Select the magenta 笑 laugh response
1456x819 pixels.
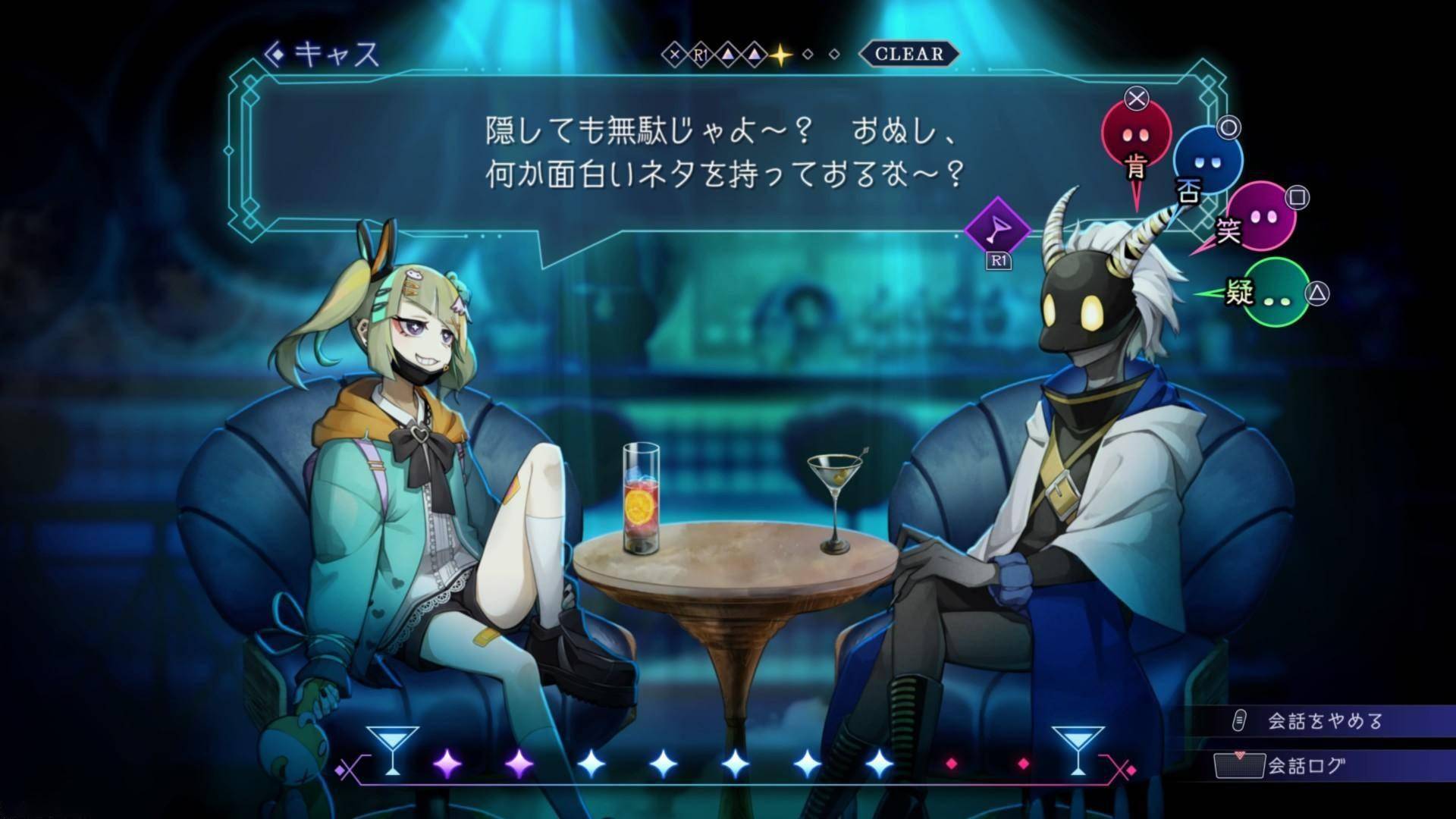1260,216
